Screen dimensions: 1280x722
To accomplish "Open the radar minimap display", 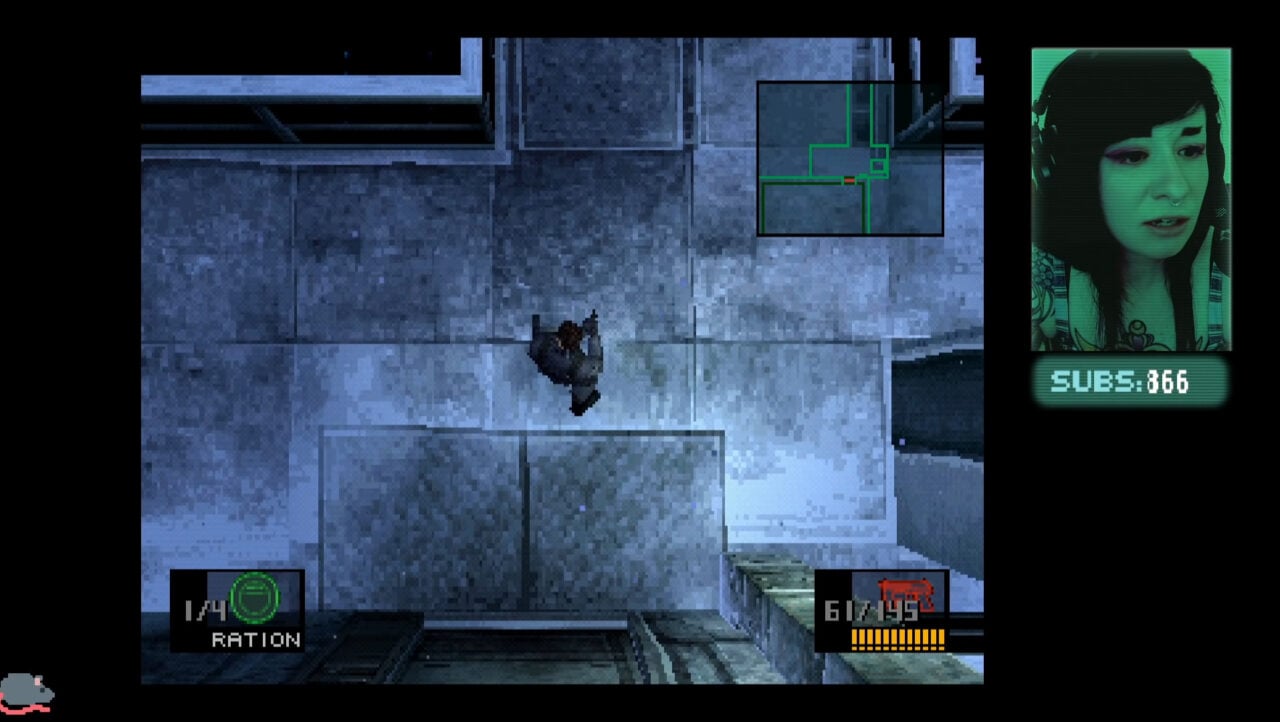I will [x=850, y=157].
